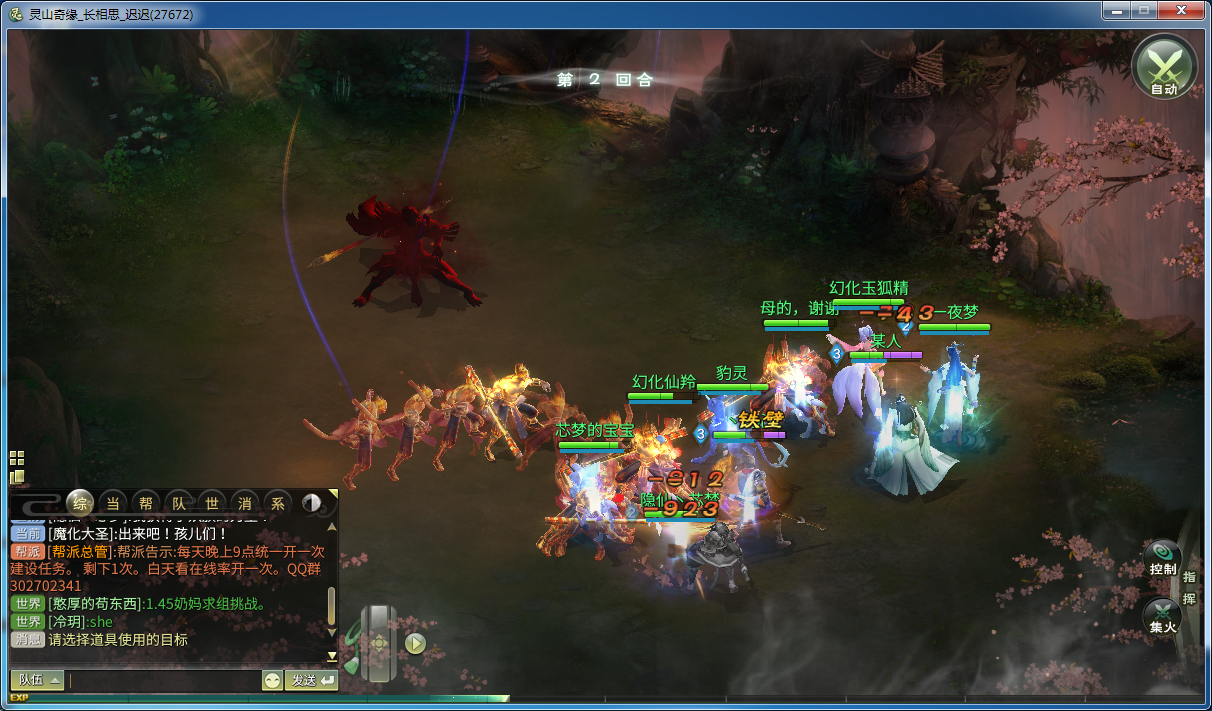Open the 队伍 chat channel dropdown
Screen dimensions: 1212x711
[x=37, y=680]
